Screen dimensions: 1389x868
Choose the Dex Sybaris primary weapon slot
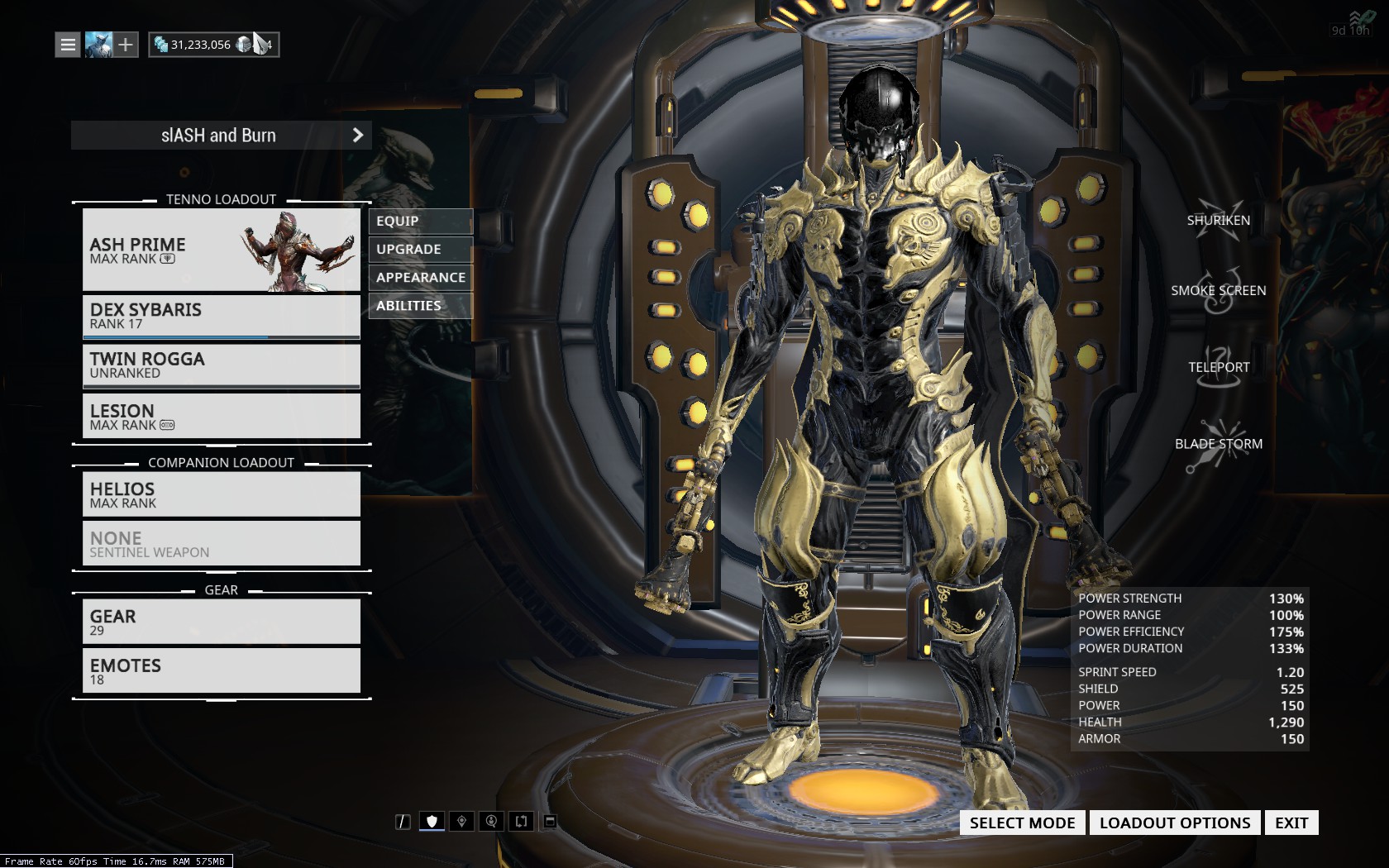[x=221, y=316]
